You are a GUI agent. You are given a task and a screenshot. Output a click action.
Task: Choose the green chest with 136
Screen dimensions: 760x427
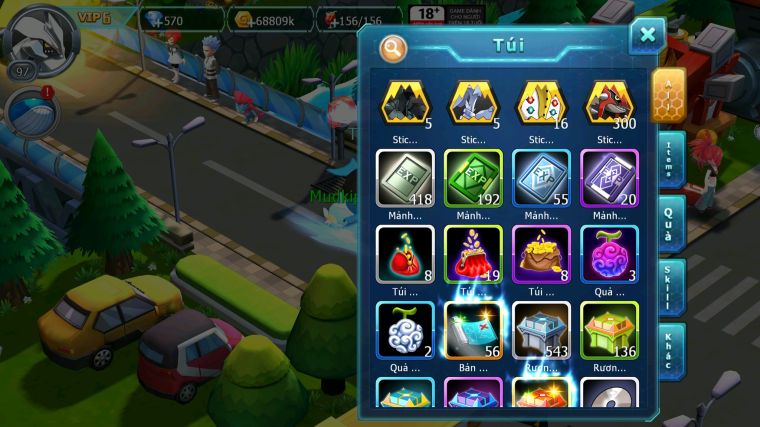pyautogui.click(x=609, y=330)
